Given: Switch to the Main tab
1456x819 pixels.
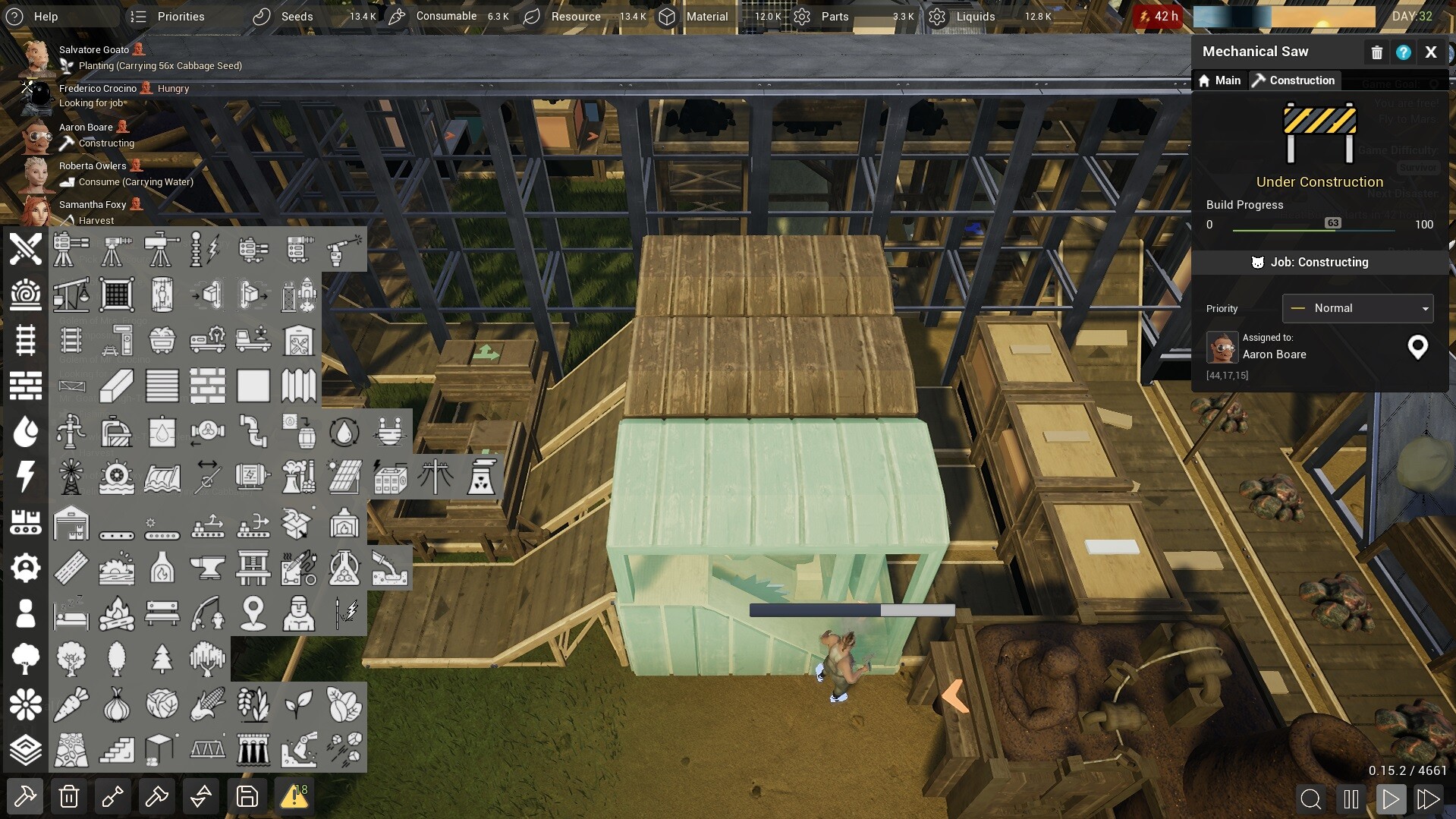Looking at the screenshot, I should point(1219,80).
